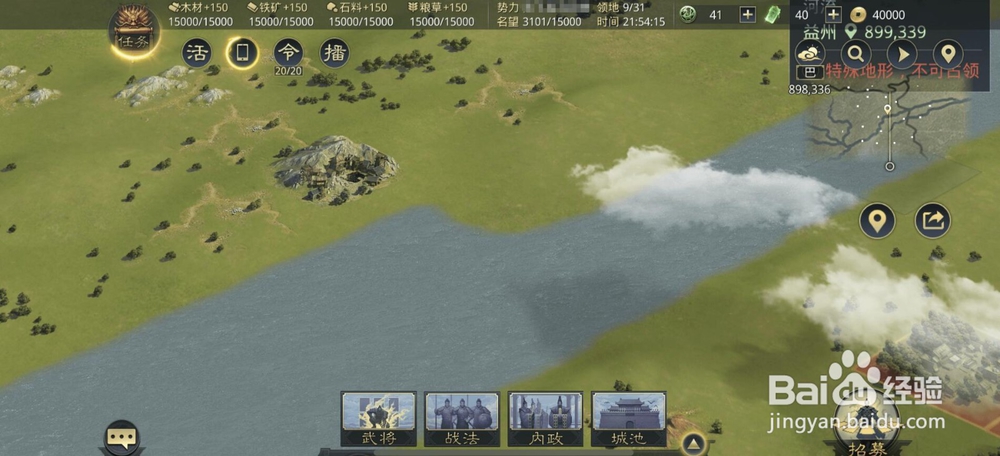Screen dimensions: 1000x456
Task: Click the location pin in the map panel
Action: (x=947, y=53)
